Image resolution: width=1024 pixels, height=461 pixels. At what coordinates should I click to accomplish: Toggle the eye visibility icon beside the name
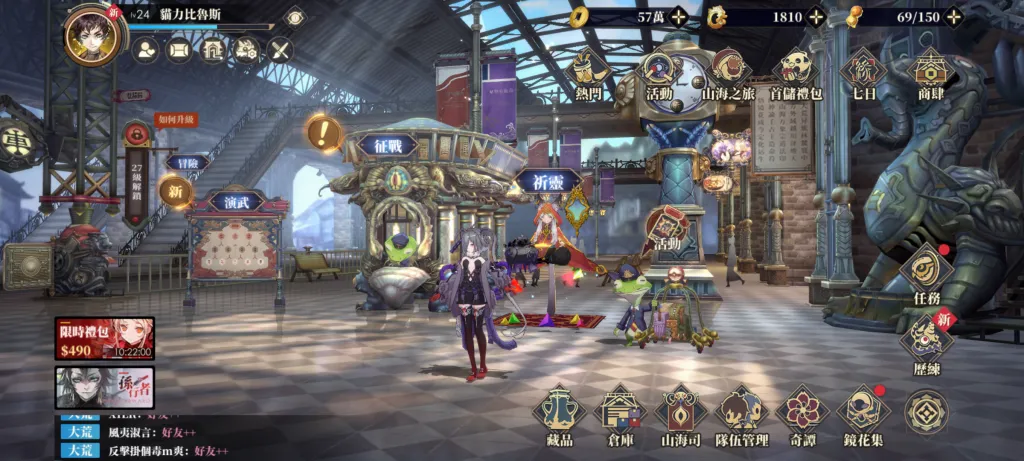pyautogui.click(x=294, y=16)
